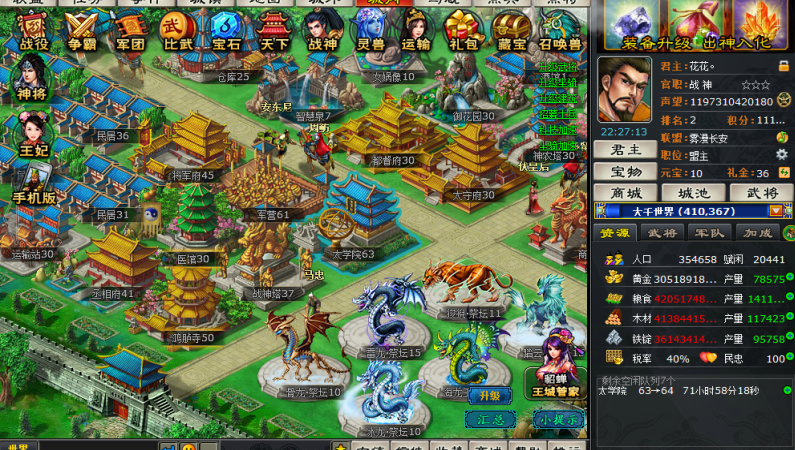Screen dimensions: 795x450
Task: Open the 争霸 crossed-swords icon
Action: pos(81,32)
